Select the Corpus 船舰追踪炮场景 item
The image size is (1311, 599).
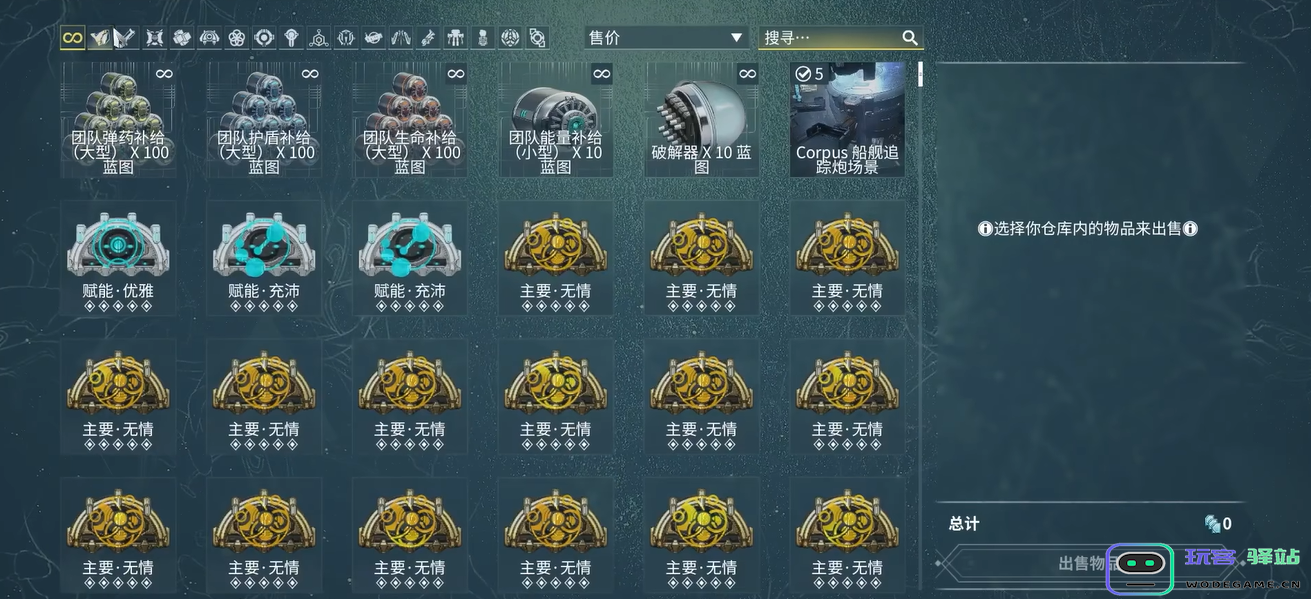[x=847, y=119]
